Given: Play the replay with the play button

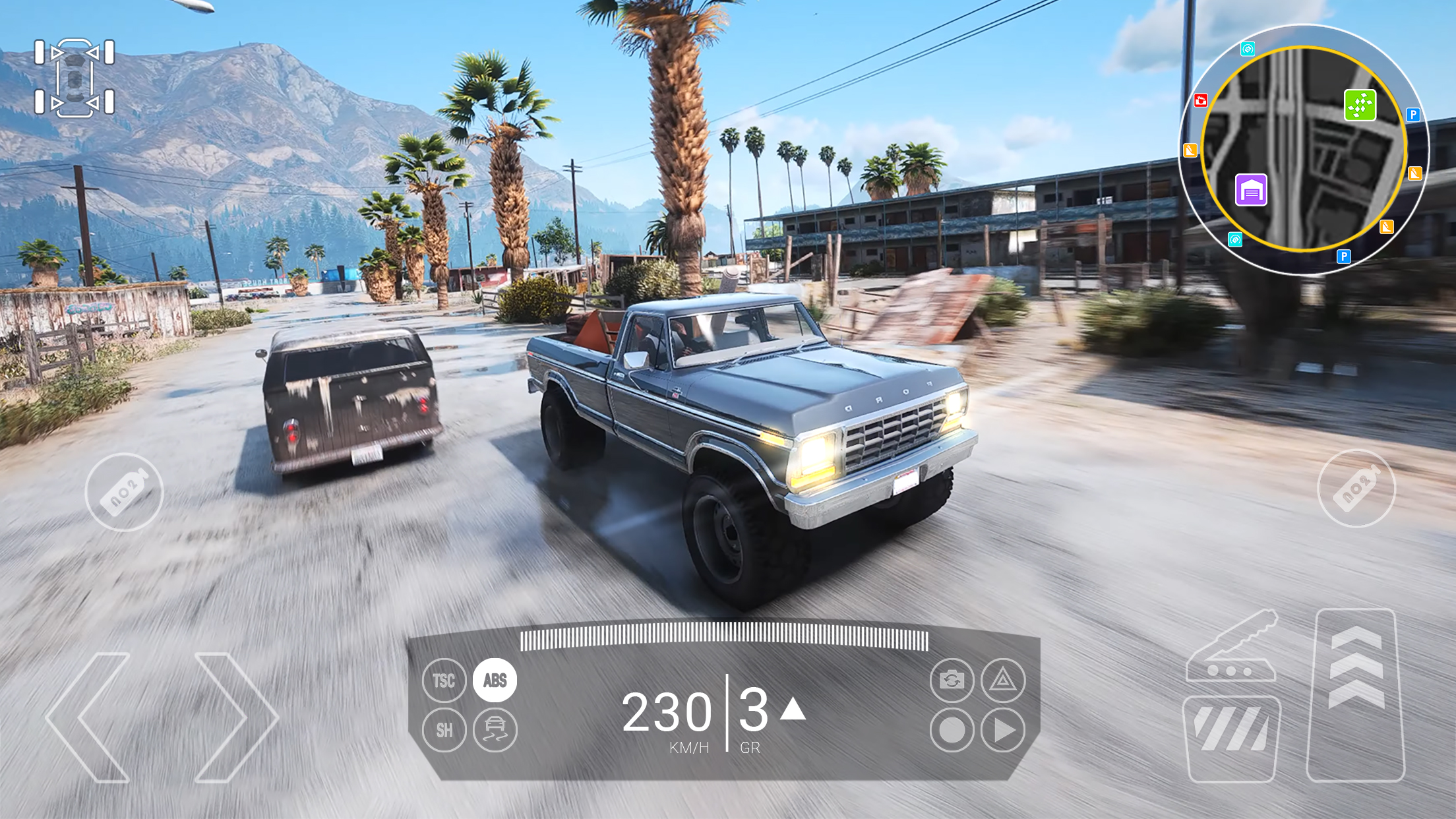Looking at the screenshot, I should point(1003,731).
